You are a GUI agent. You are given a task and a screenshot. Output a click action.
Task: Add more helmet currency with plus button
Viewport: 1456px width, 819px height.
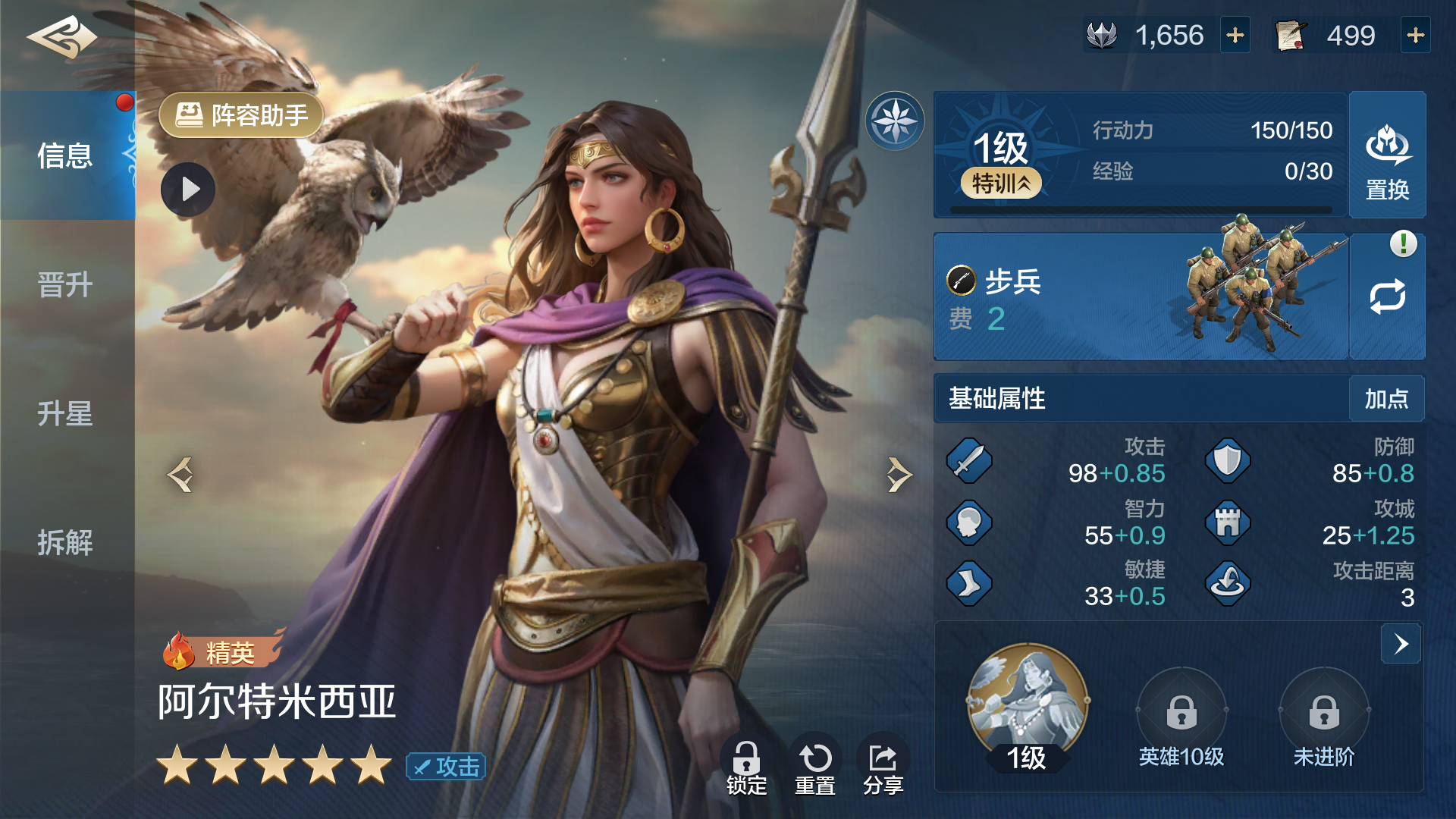[x=1235, y=36]
